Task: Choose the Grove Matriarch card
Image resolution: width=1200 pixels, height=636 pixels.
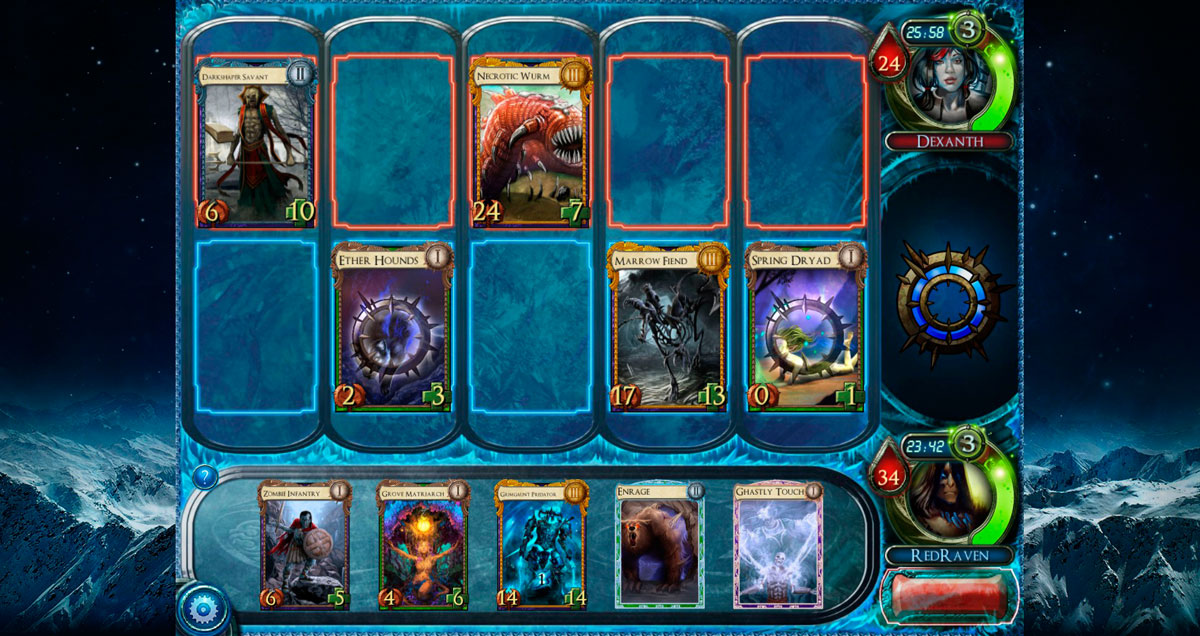Action: tap(423, 545)
